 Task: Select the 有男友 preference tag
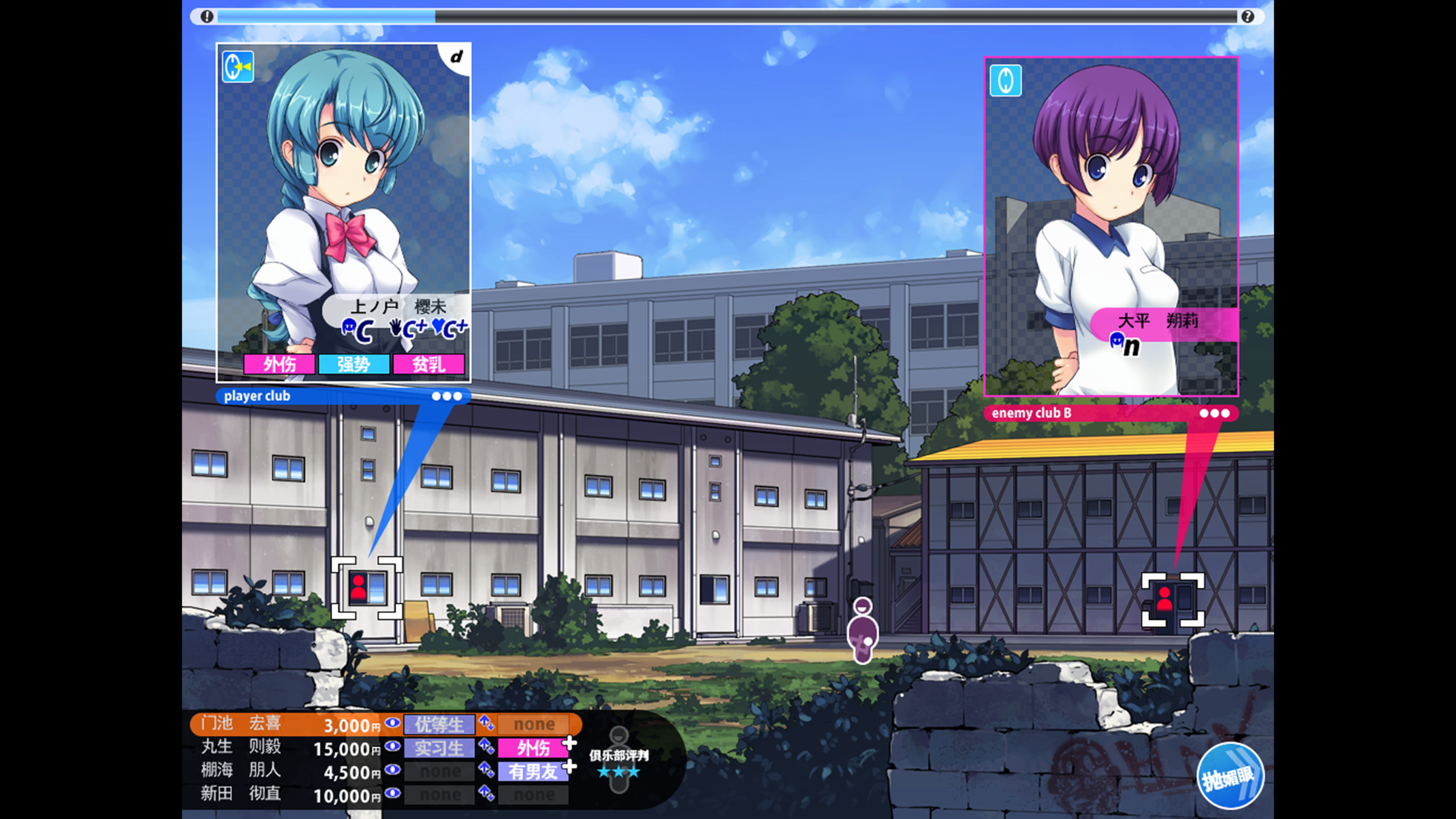click(x=533, y=772)
